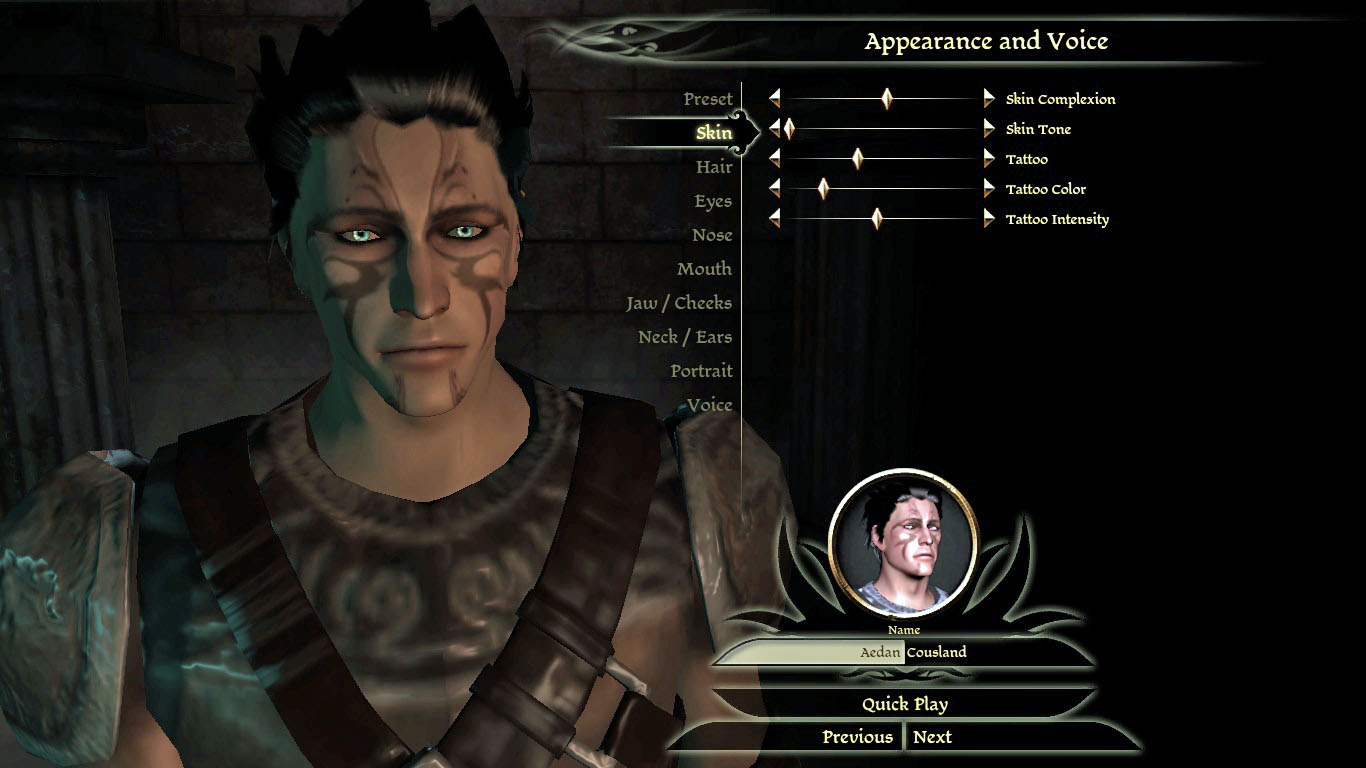Click the circular character portrait preview
The width and height of the screenshot is (1366, 768).
pos(903,543)
